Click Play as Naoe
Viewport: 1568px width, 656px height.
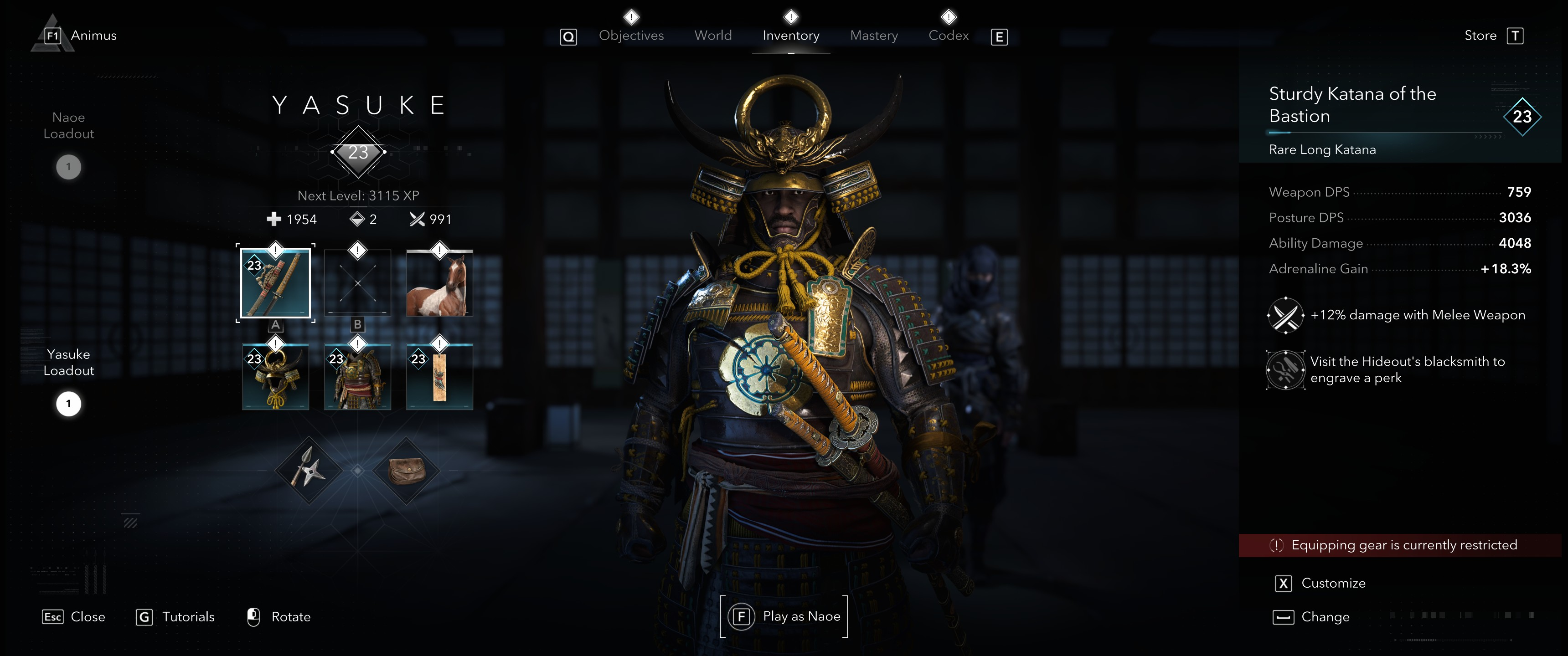click(x=784, y=616)
